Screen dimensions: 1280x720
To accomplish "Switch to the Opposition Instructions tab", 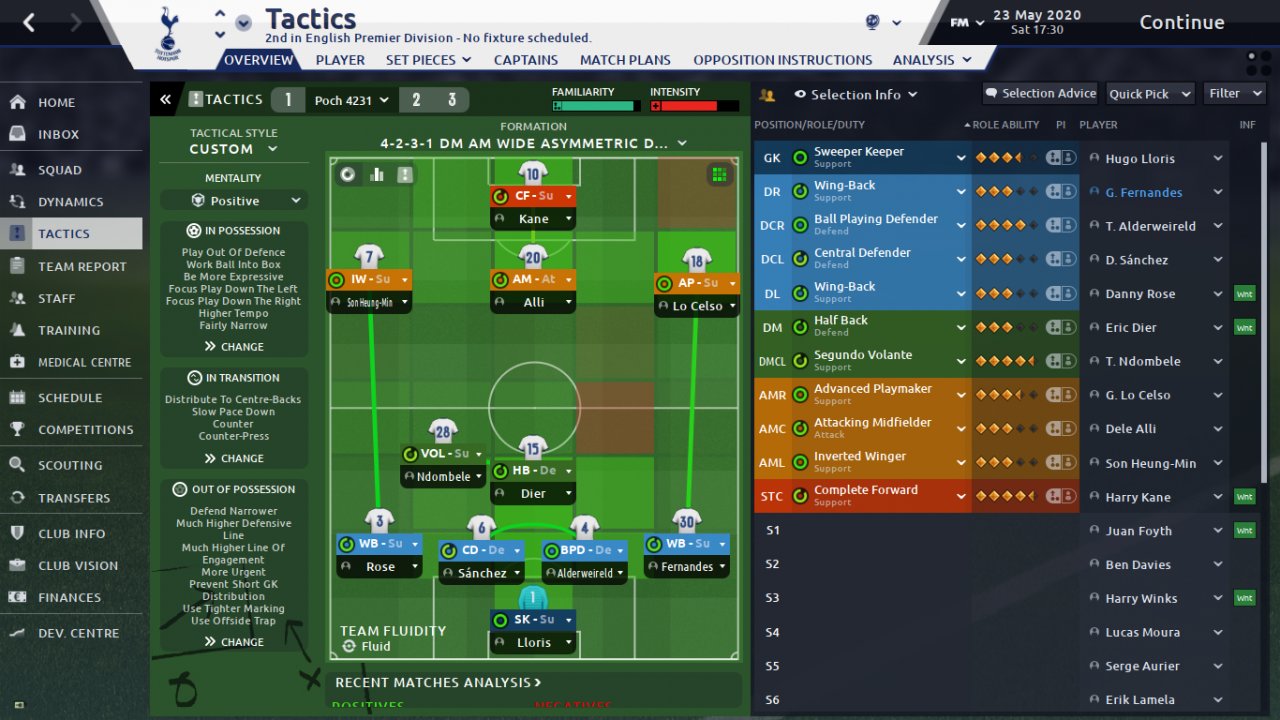I will point(782,60).
